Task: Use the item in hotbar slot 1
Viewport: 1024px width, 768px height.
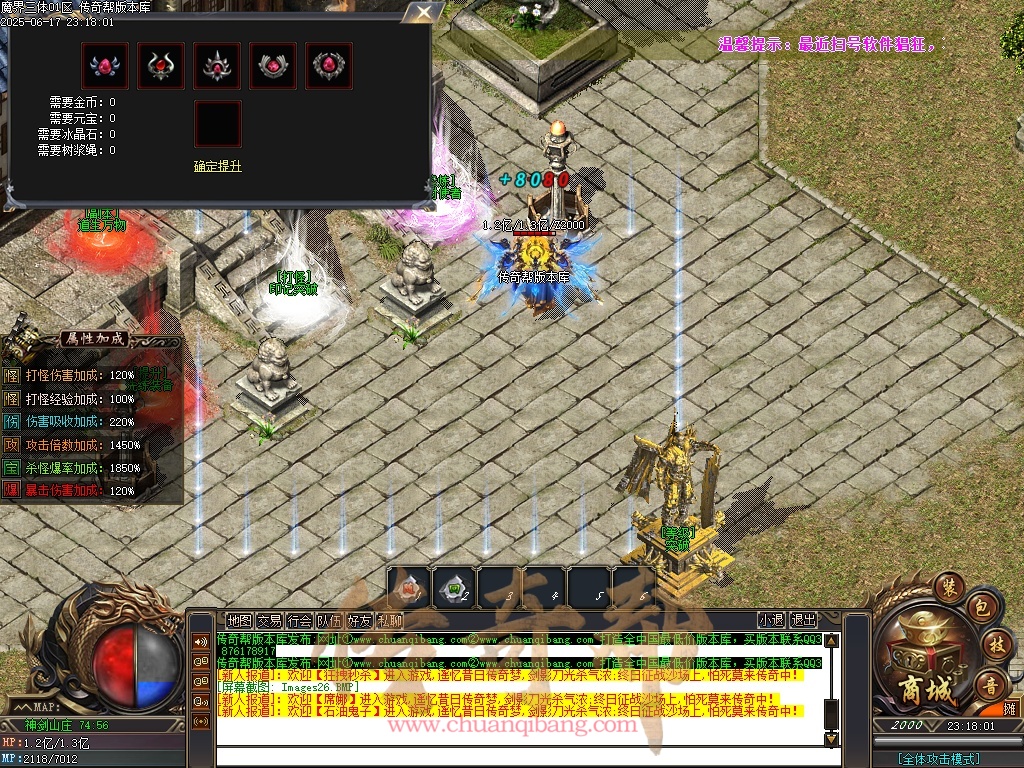Action: [x=409, y=587]
